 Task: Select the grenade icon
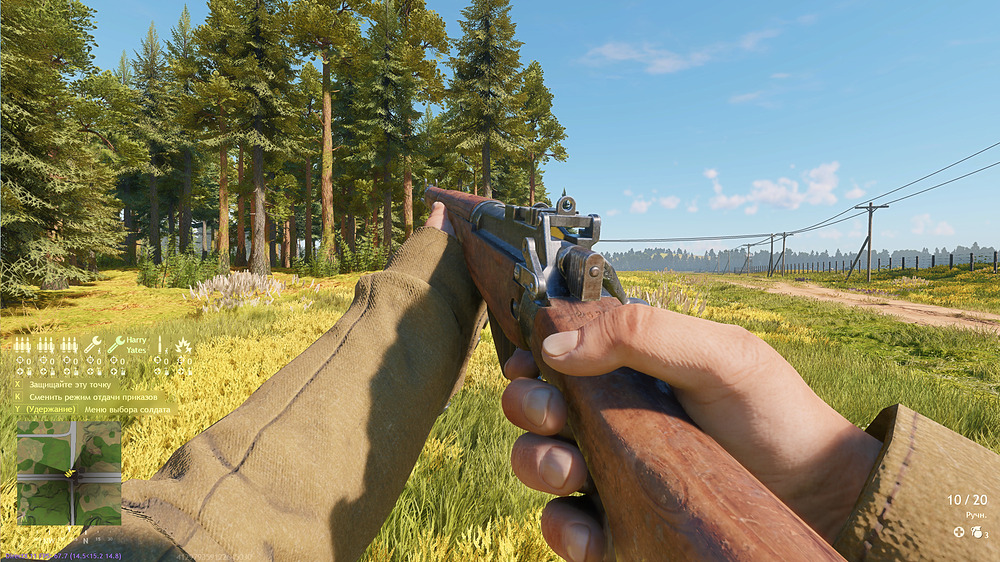click(975, 532)
